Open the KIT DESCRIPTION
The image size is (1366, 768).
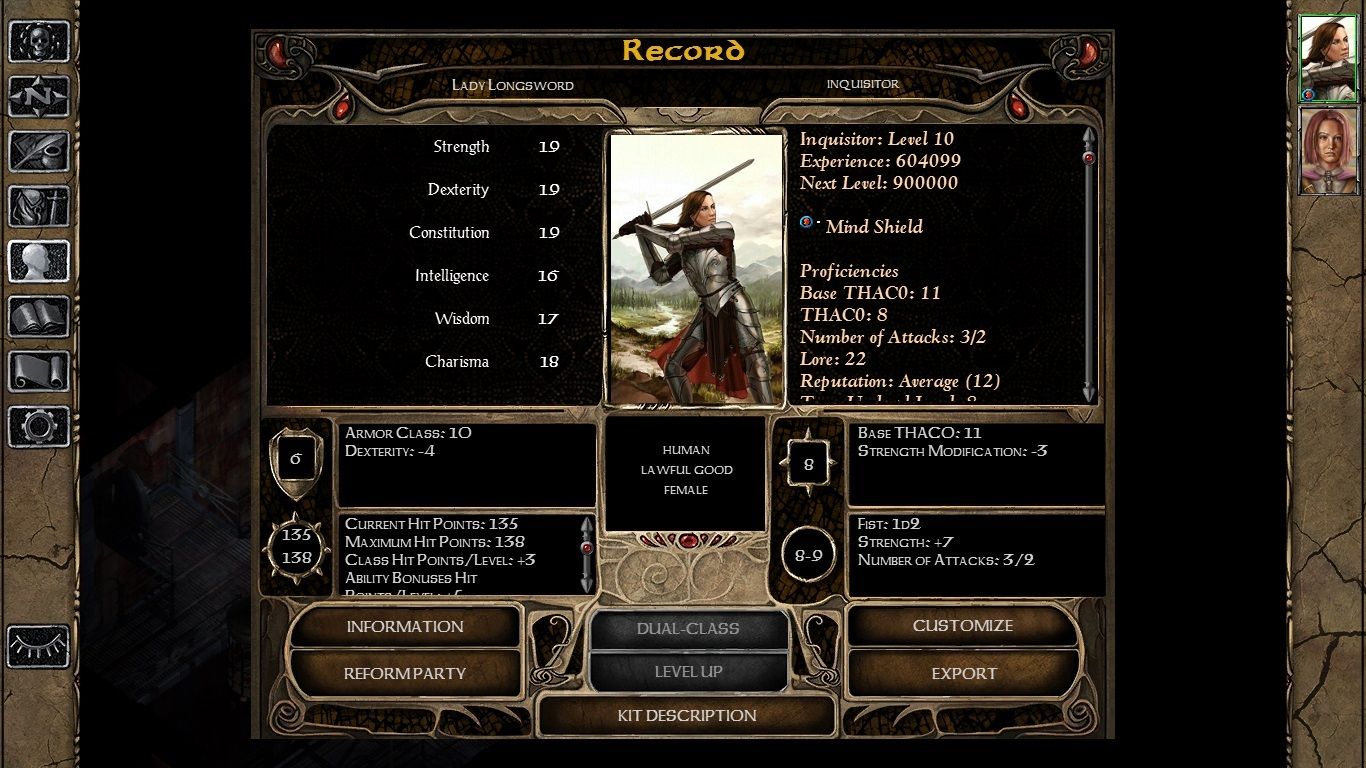[687, 716]
